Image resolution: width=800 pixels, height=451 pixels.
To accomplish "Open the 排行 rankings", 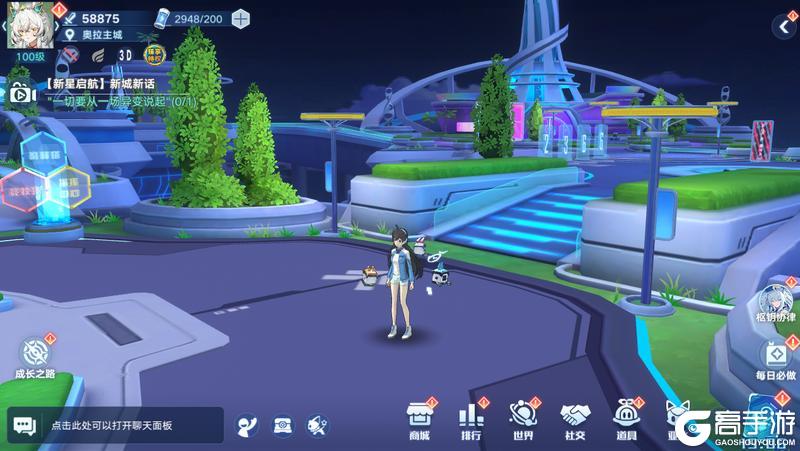I will (470, 419).
